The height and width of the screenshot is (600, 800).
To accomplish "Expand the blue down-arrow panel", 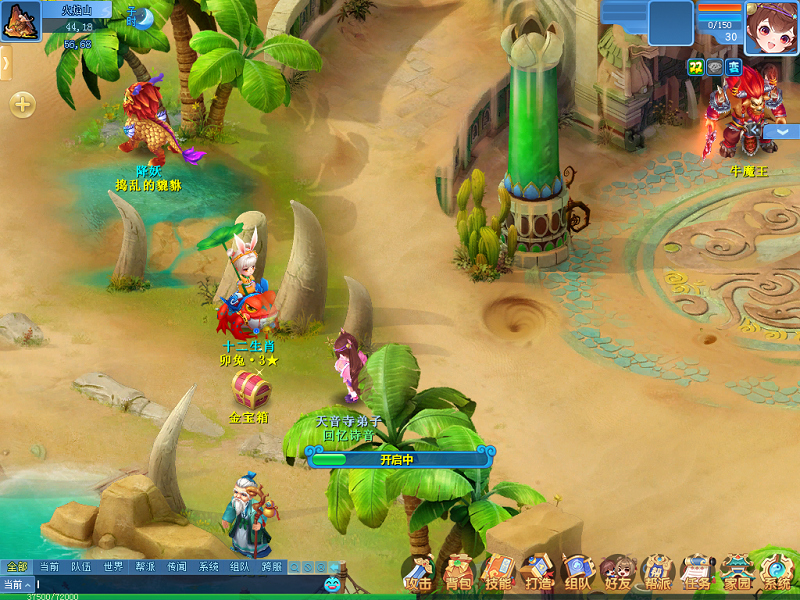I will [x=780, y=132].
